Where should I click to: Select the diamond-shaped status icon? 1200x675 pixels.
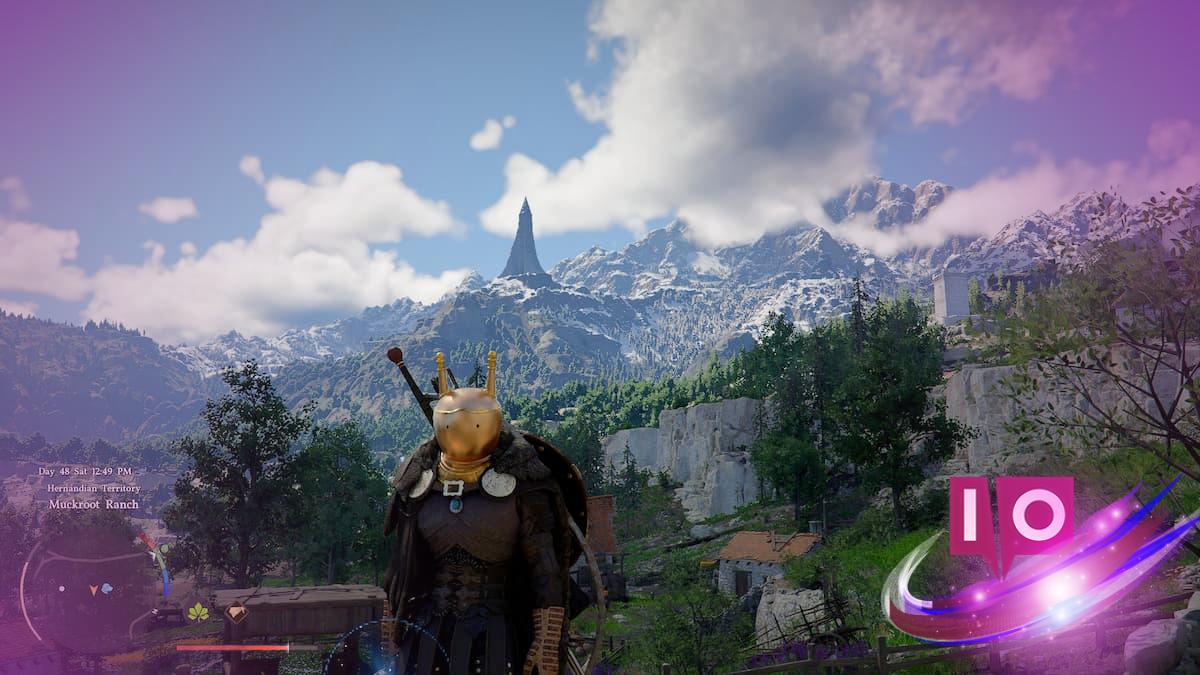pyautogui.click(x=236, y=613)
